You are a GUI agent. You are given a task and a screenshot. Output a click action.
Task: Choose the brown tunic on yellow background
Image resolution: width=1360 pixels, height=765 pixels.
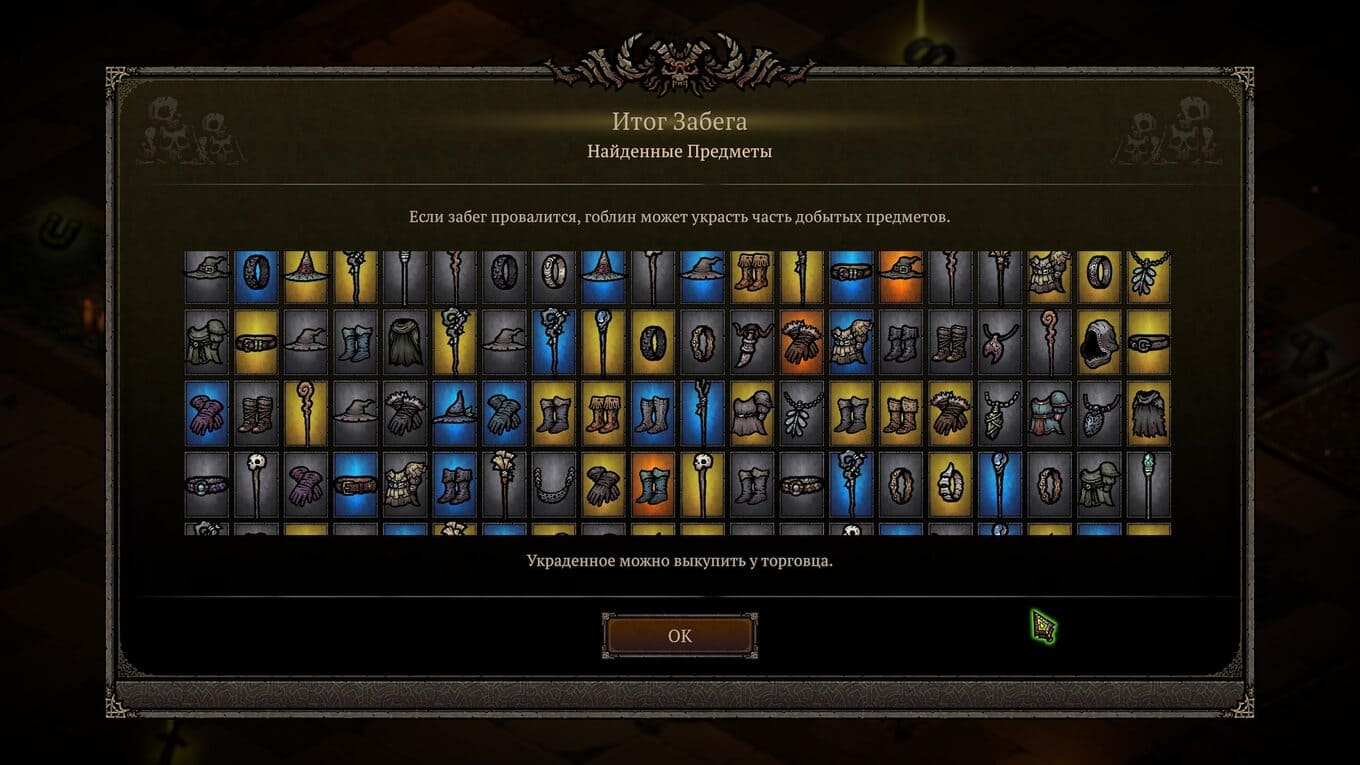click(752, 414)
